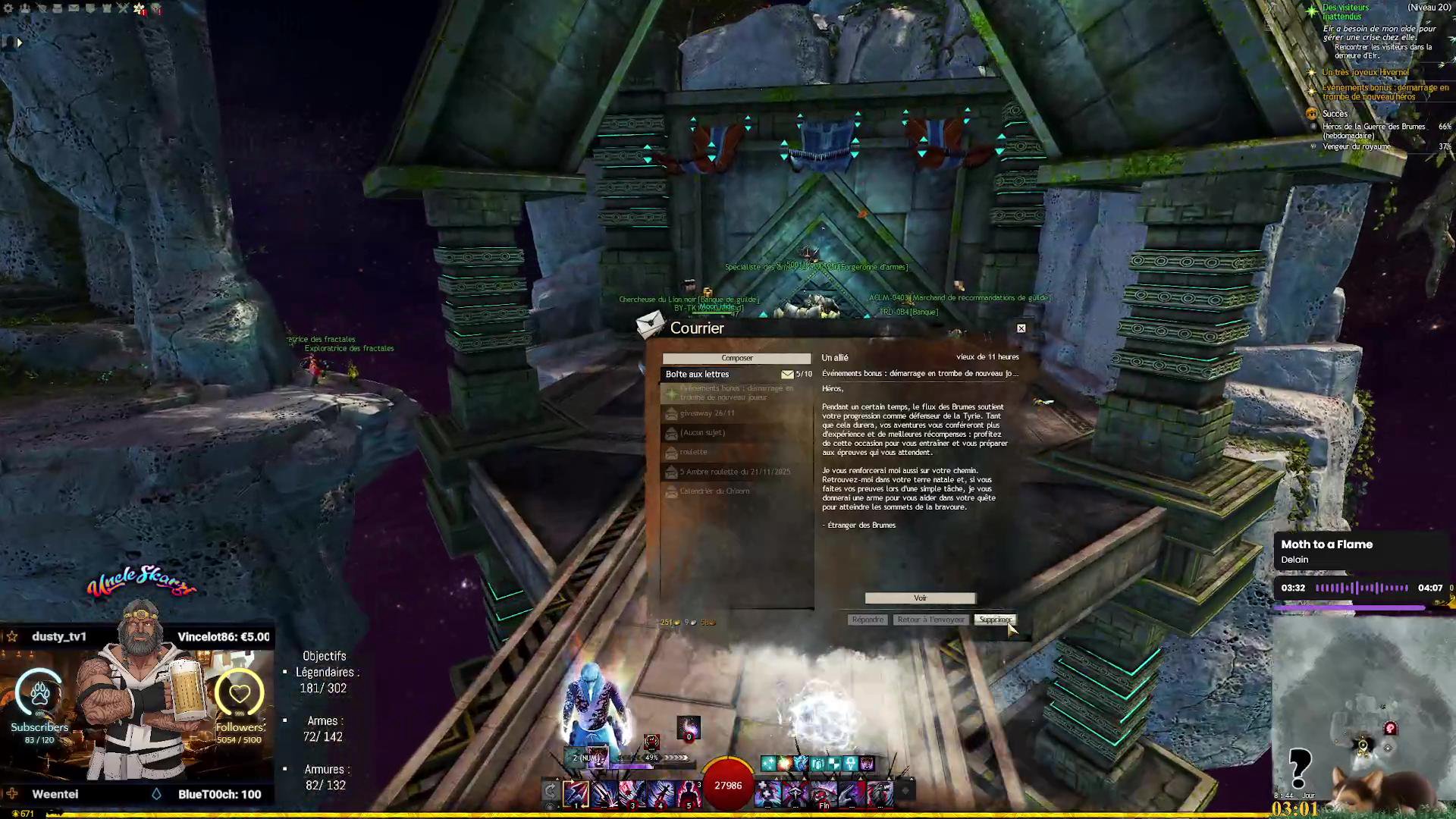Close the Courrier mail window
The height and width of the screenshot is (819, 1456).
coord(1021,328)
